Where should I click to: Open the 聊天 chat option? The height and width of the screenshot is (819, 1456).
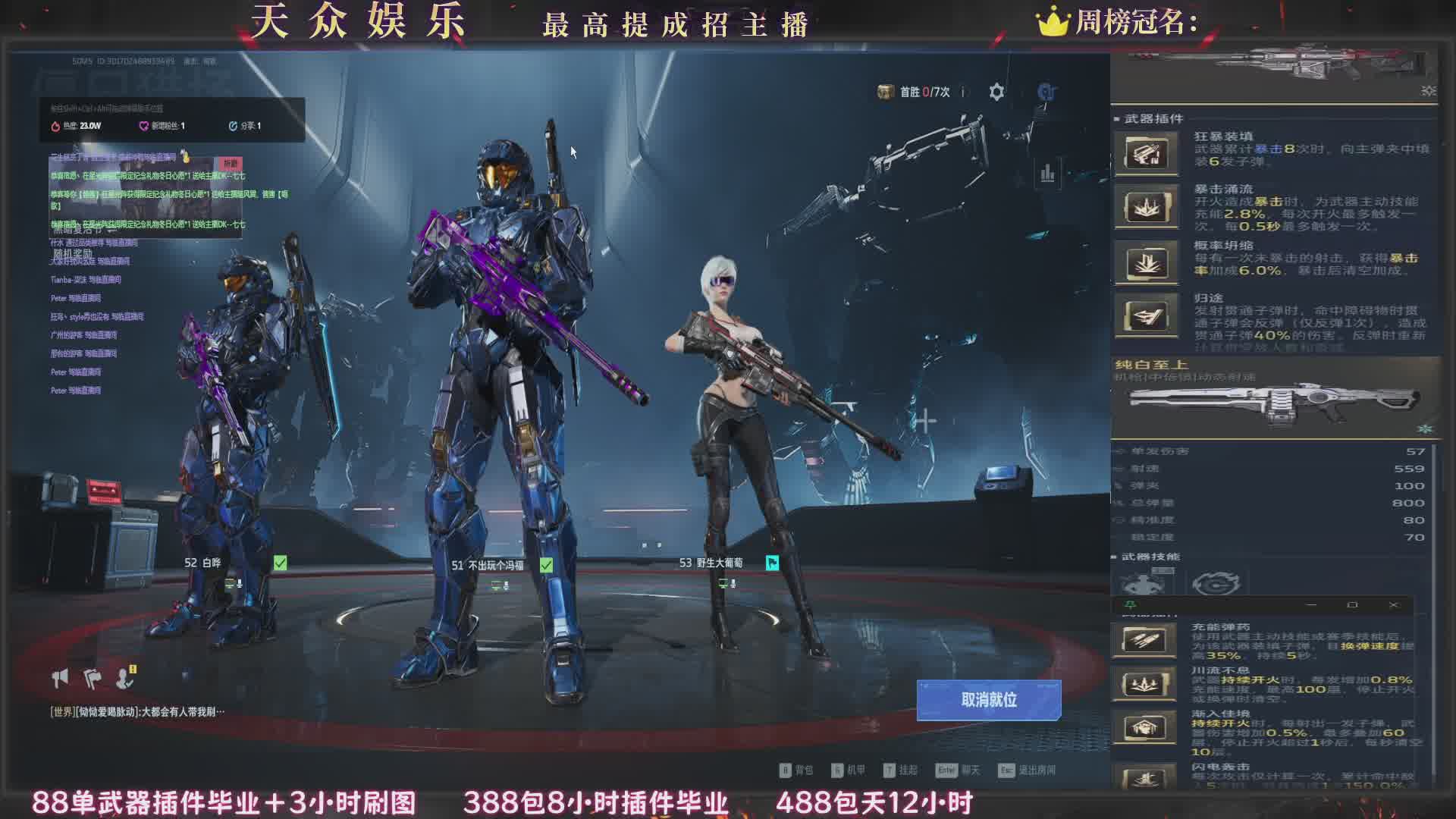tap(958, 770)
